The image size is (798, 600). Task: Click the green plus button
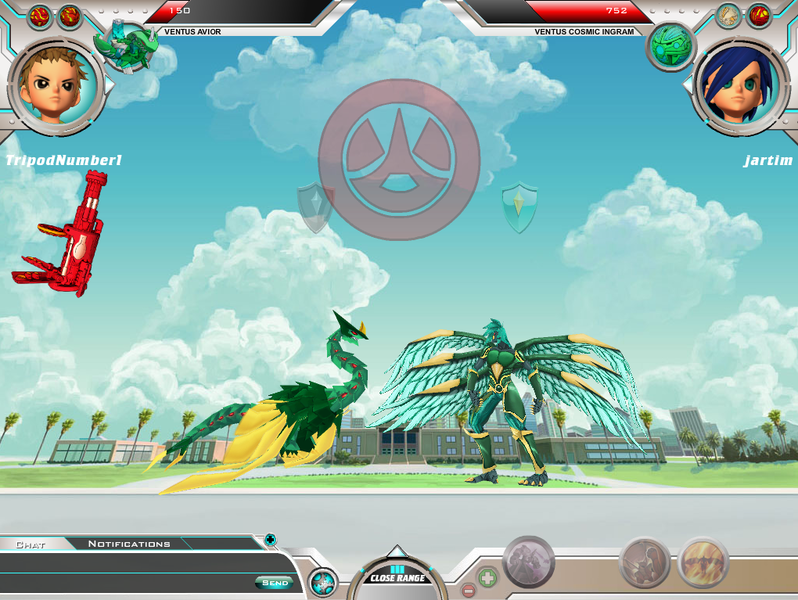487,577
